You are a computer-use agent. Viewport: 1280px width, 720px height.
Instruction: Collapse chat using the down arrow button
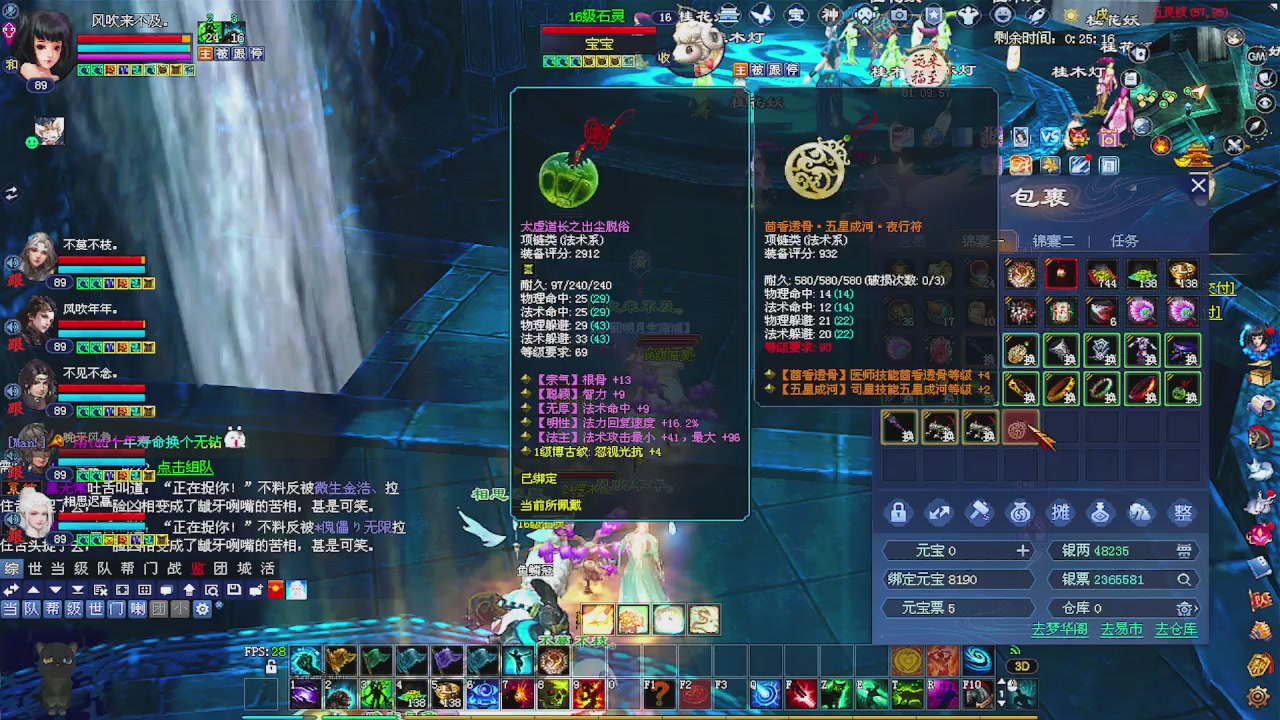[x=56, y=590]
